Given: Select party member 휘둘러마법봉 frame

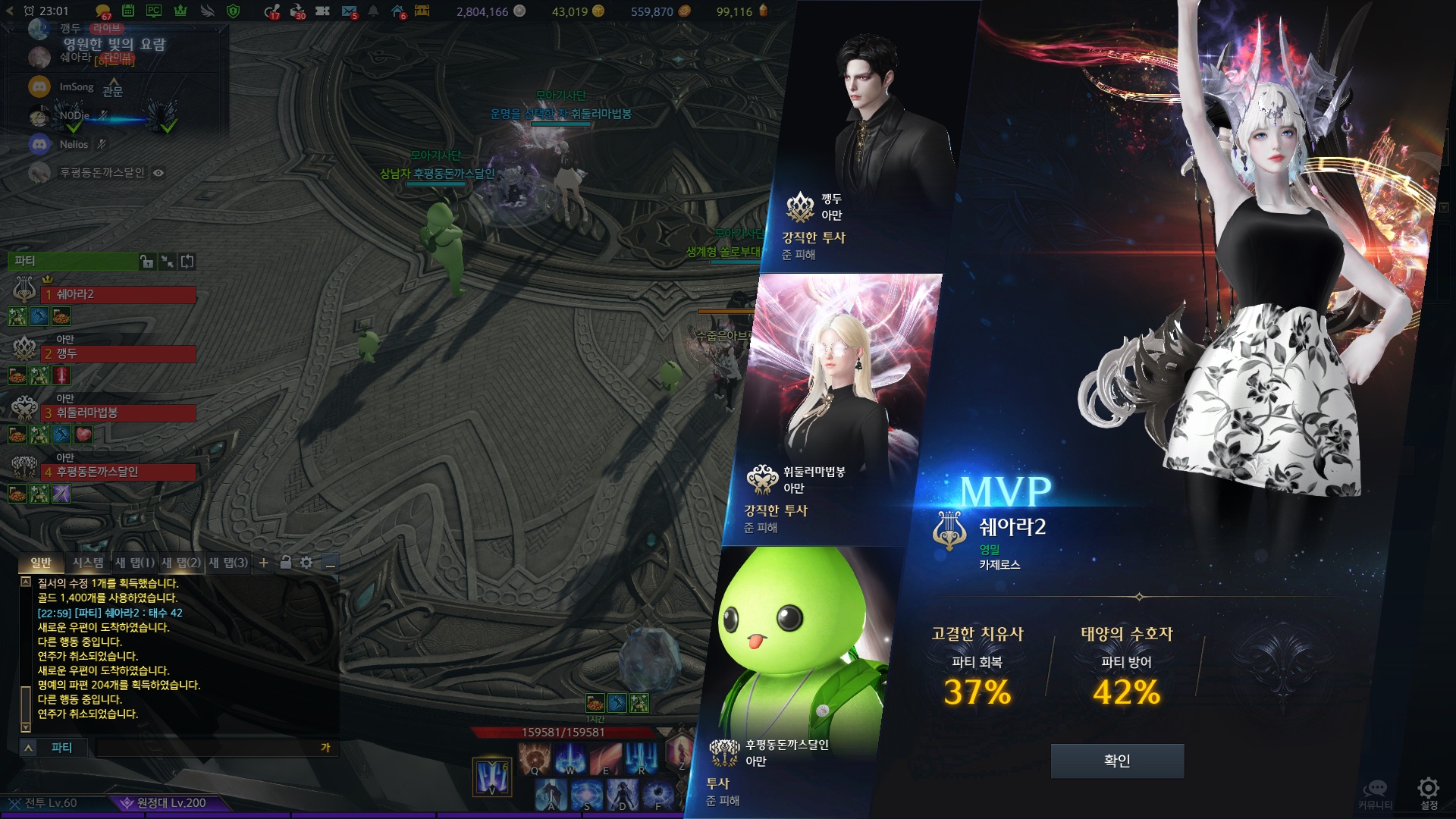Looking at the screenshot, I should (x=118, y=413).
